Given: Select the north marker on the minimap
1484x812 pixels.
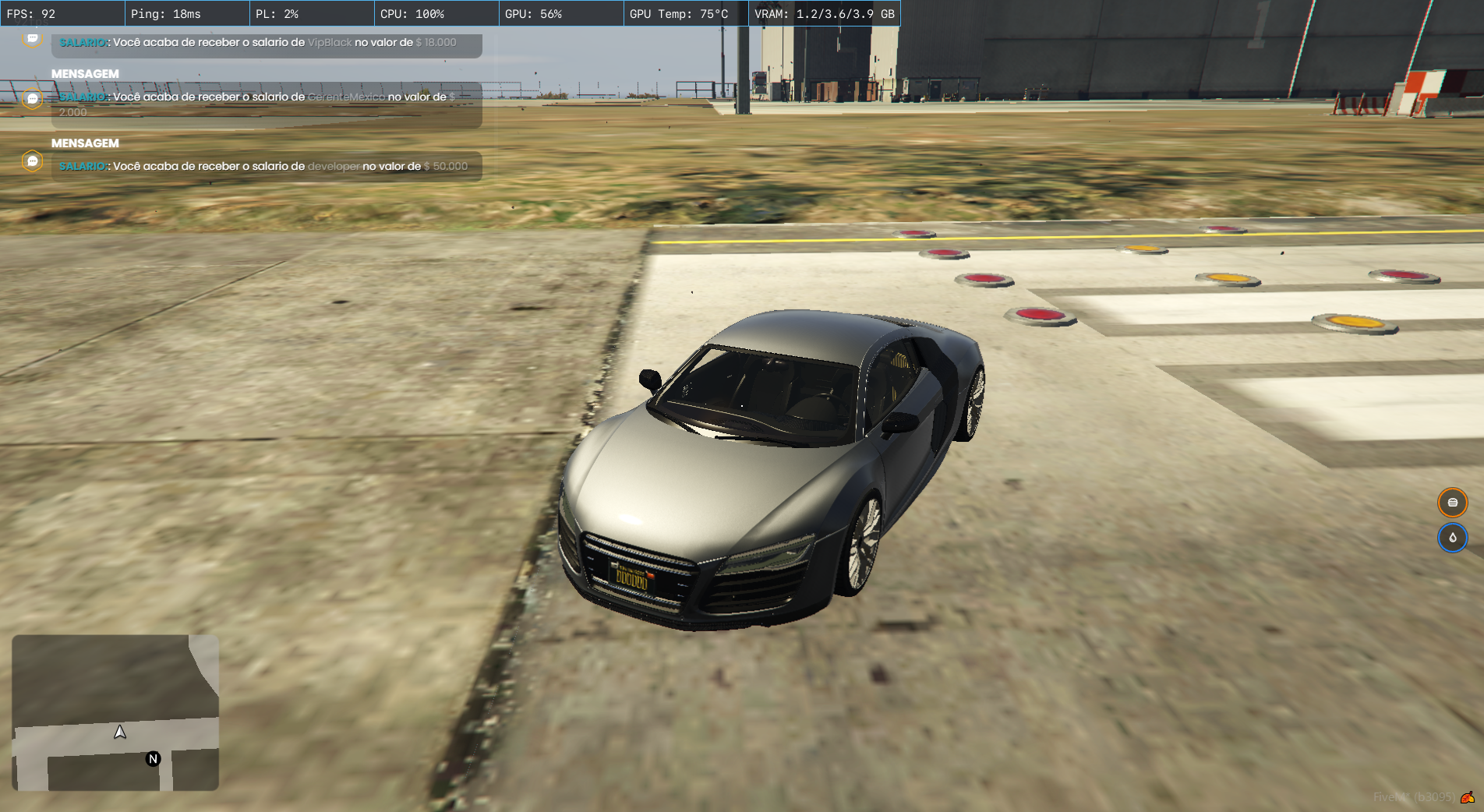Looking at the screenshot, I should [x=154, y=759].
